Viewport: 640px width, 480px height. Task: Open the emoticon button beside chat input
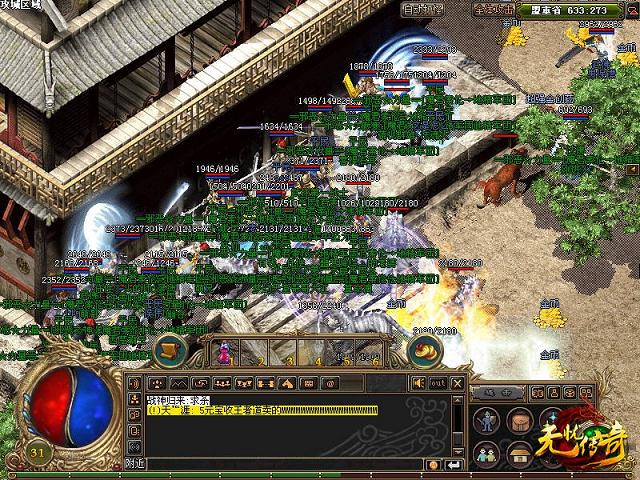433,464
